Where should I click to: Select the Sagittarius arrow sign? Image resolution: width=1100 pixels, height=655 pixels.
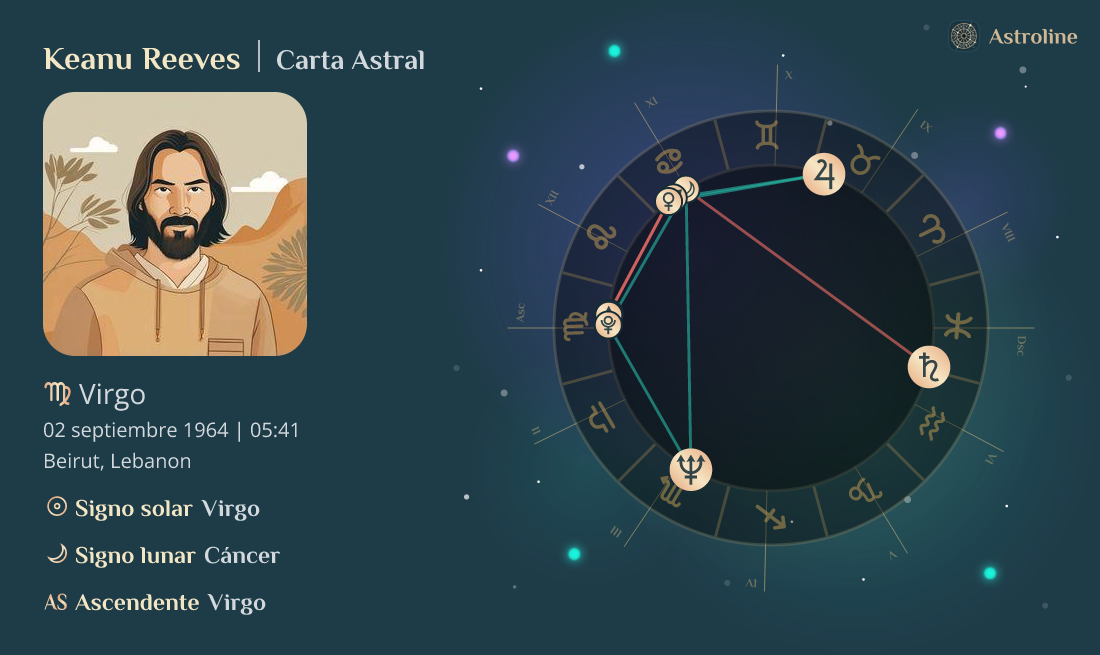[x=771, y=516]
